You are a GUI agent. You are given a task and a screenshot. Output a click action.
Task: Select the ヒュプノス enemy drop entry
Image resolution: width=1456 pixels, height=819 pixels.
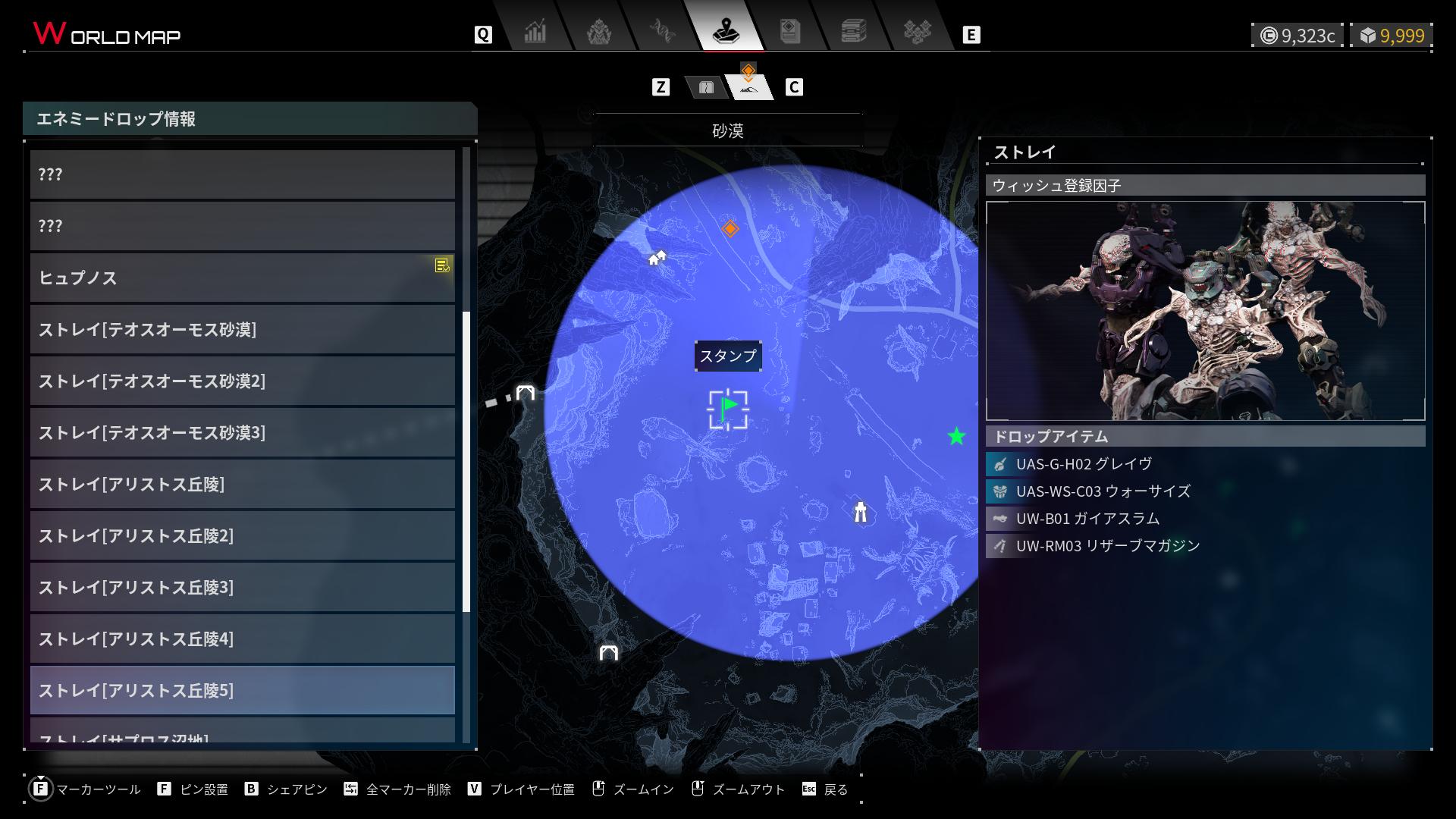click(243, 278)
